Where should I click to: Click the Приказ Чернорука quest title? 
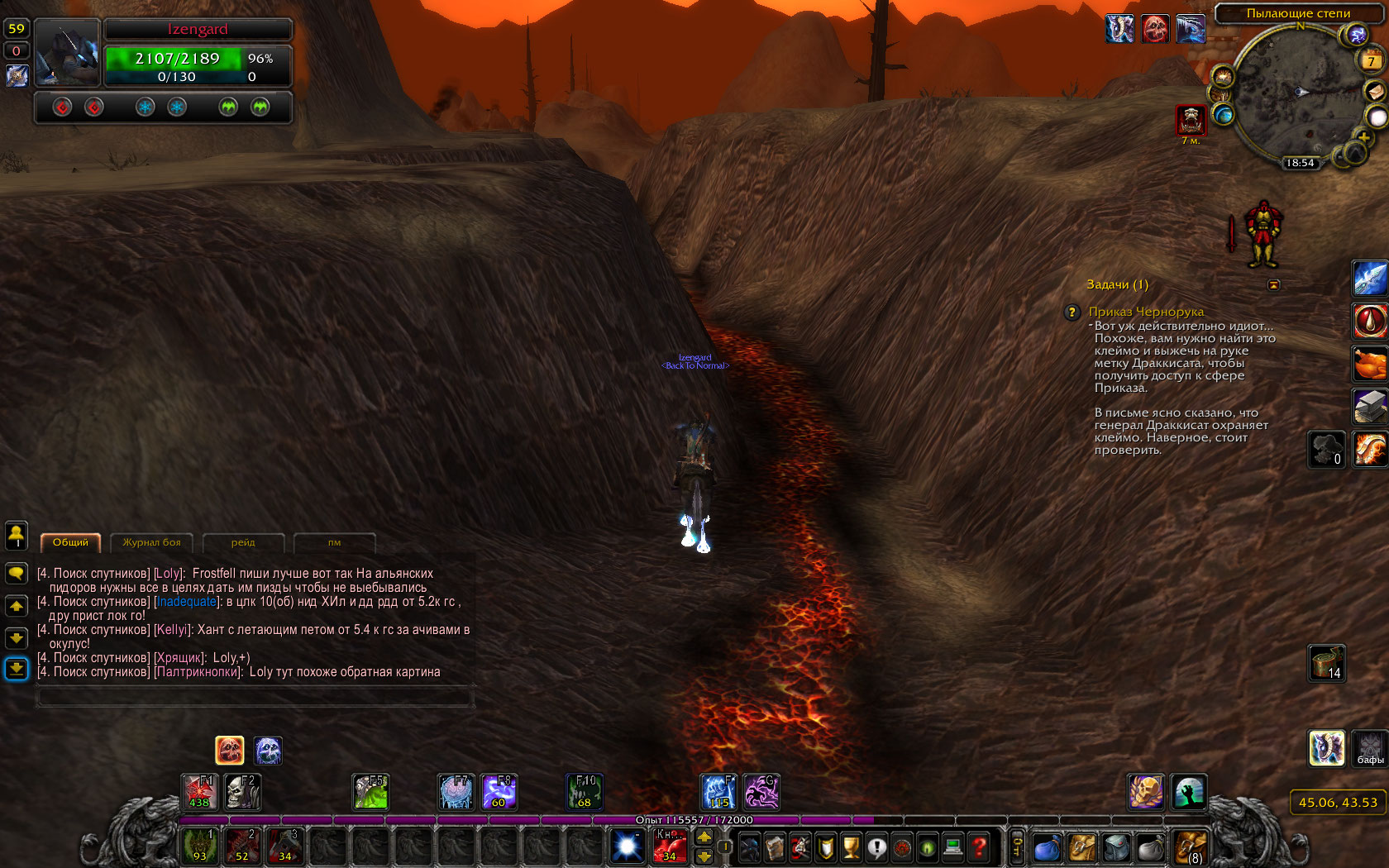pos(1146,312)
